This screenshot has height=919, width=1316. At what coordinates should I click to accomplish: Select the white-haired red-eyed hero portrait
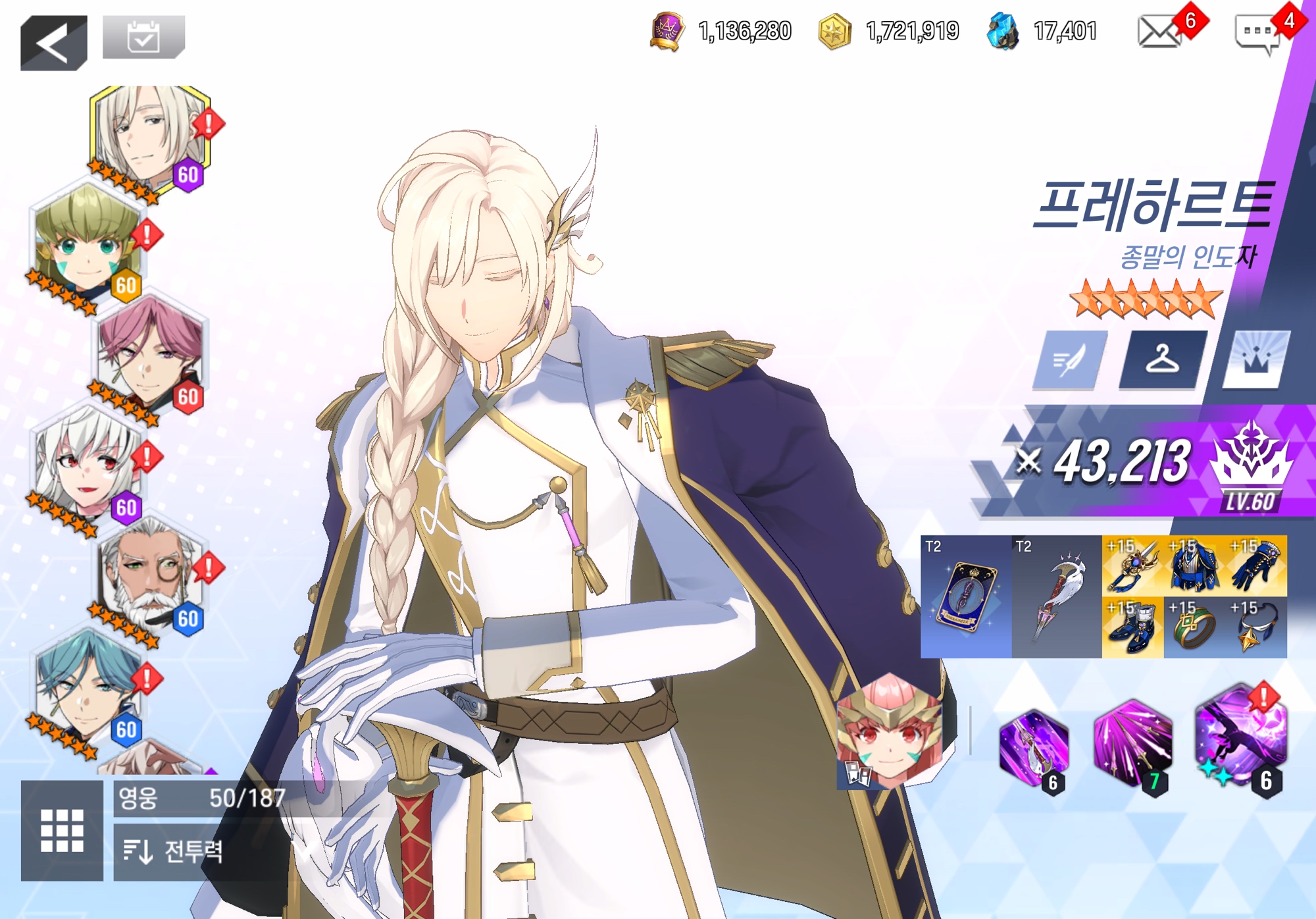86,464
